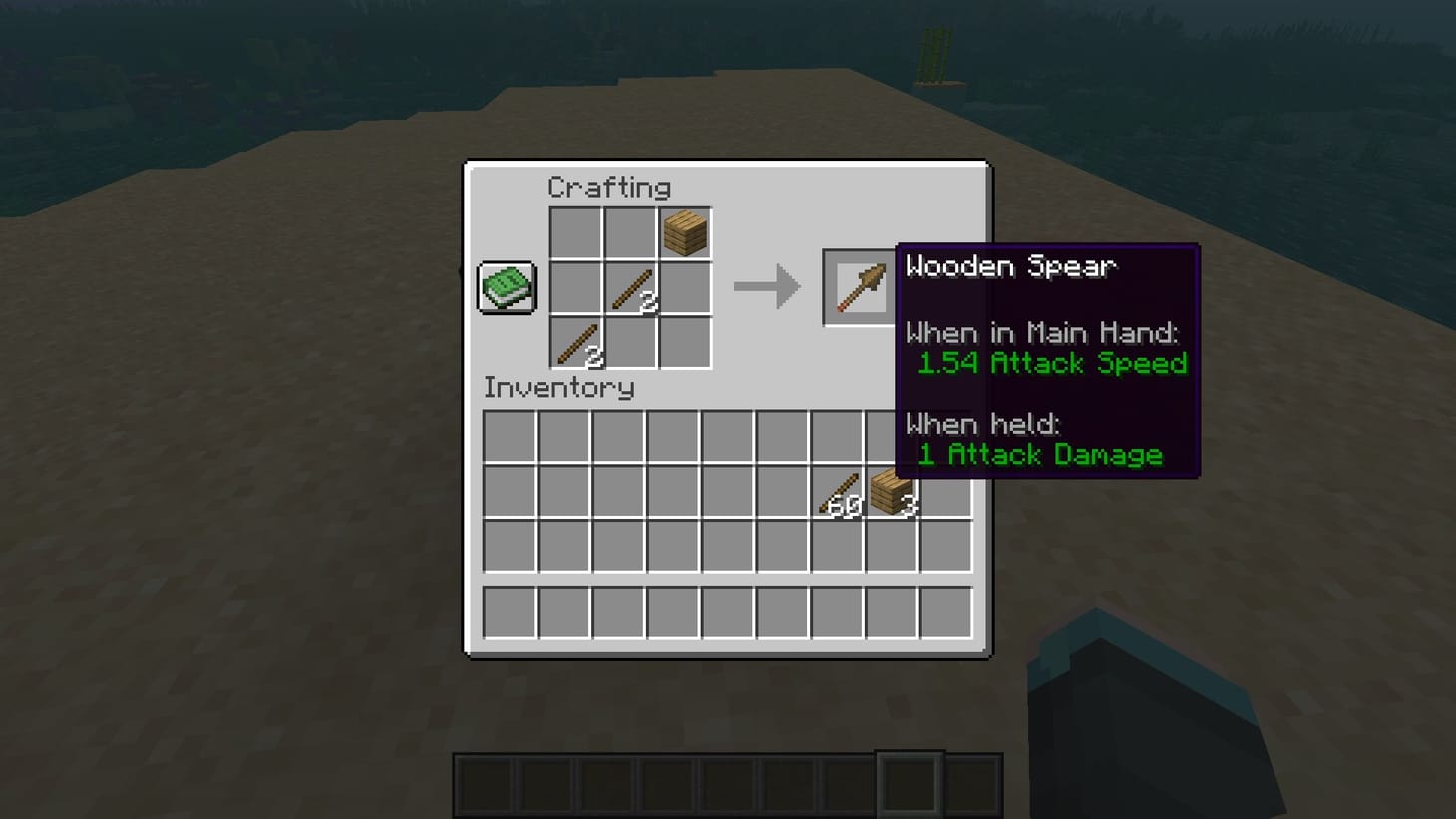1456x819 pixels.
Task: Click the Inventory section label
Action: 558,389
